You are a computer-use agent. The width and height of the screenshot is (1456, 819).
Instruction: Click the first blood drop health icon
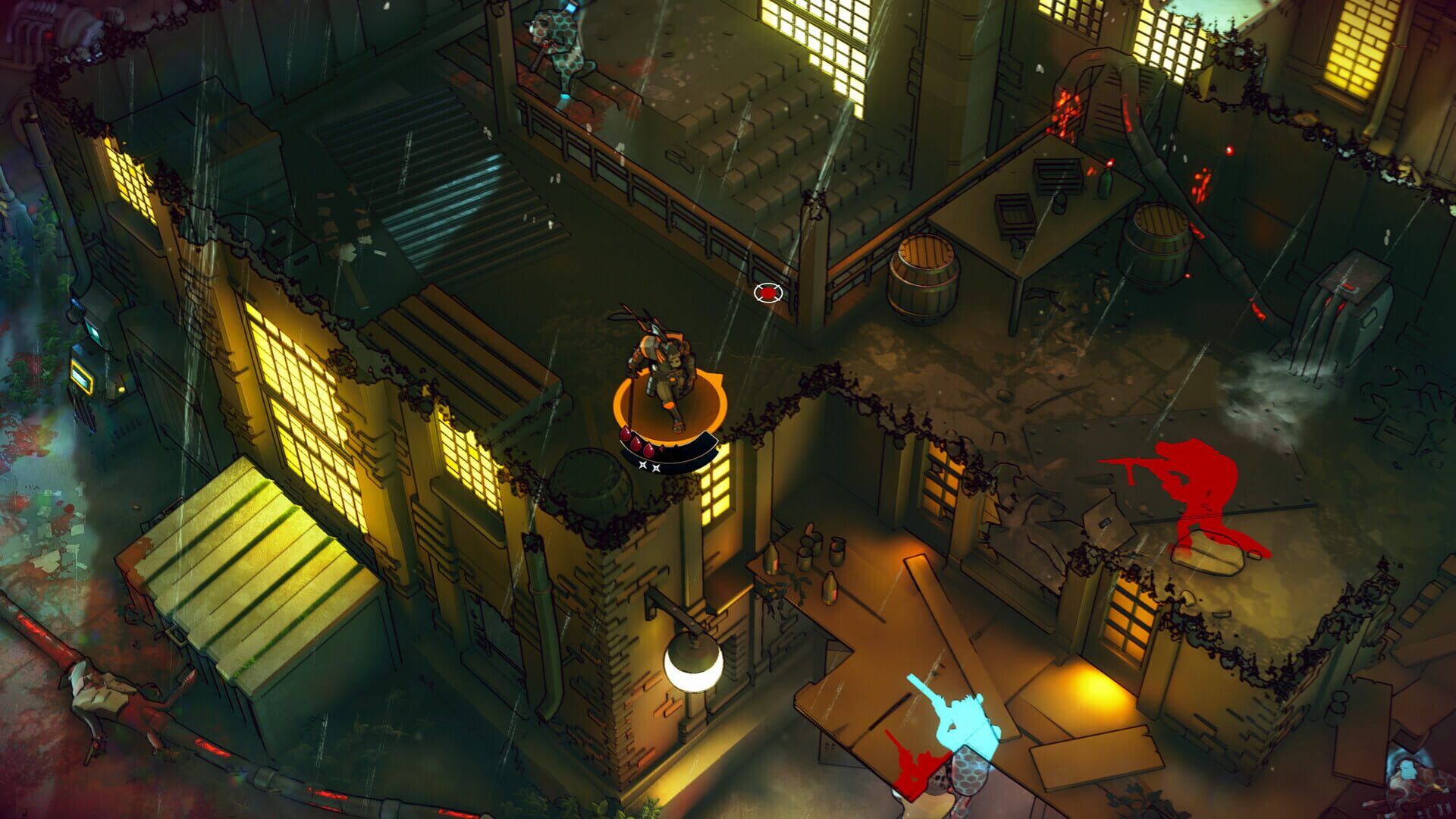pyautogui.click(x=626, y=435)
